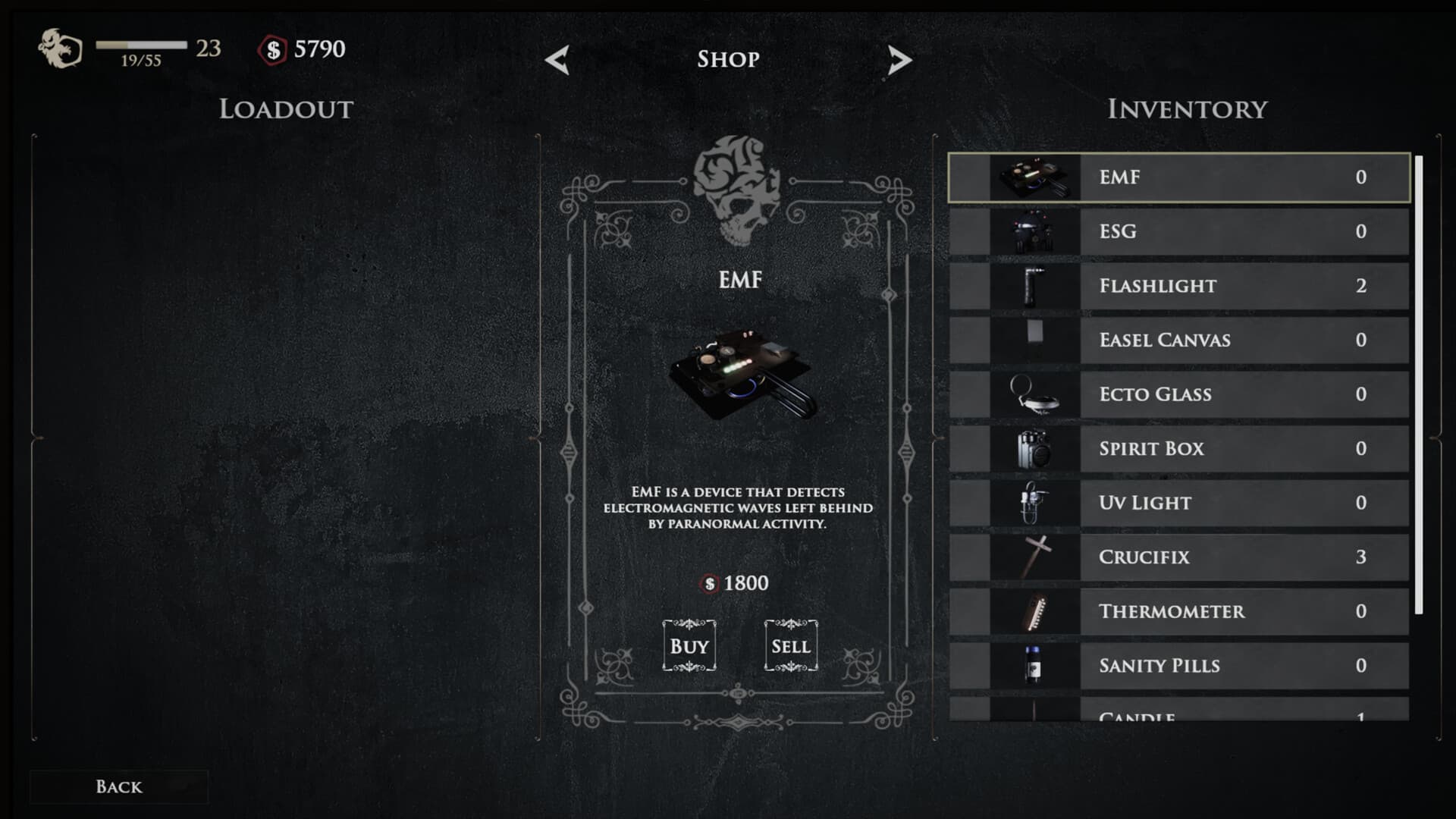Screen dimensions: 1456x819
Task: Open the previous shop page with the left arrow
Action: (558, 59)
